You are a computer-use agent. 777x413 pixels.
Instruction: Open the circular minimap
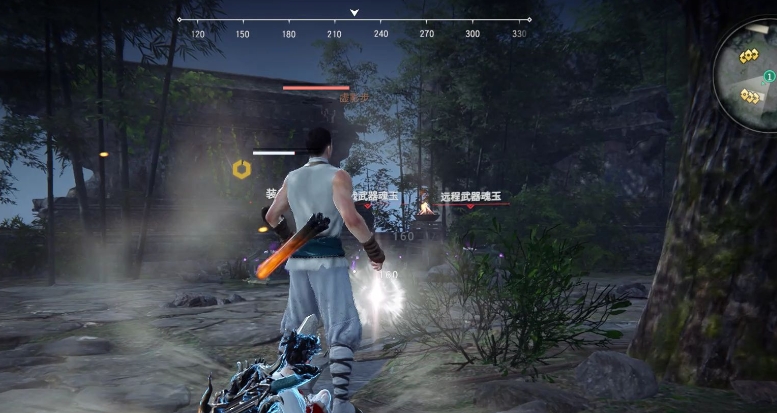(x=750, y=75)
